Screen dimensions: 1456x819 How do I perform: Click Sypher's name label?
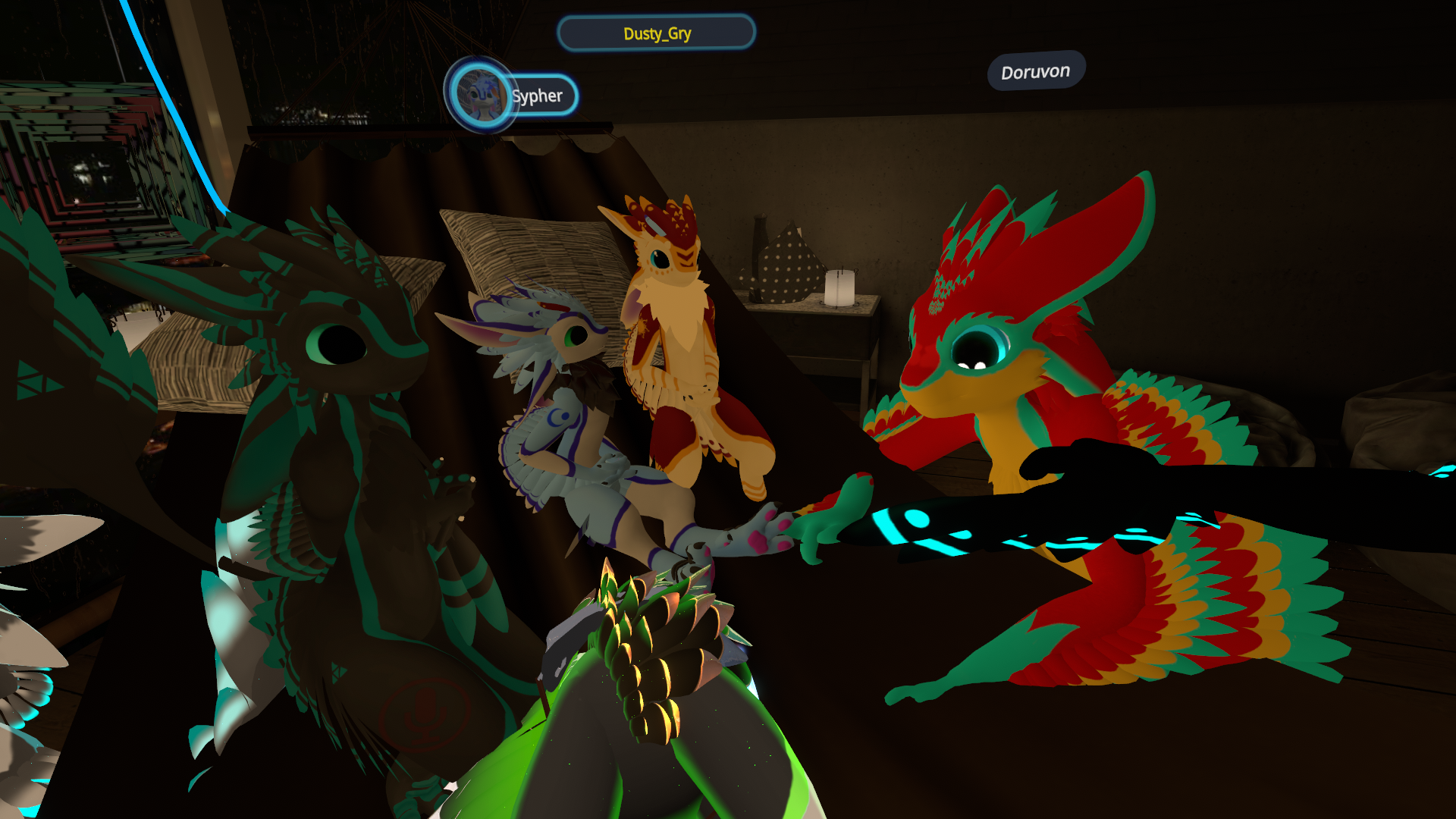point(538,96)
